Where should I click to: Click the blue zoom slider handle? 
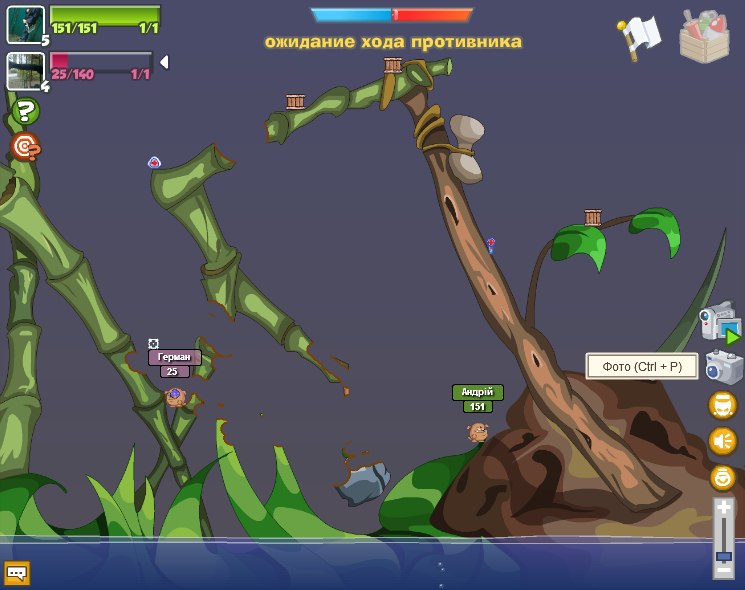coord(723,556)
